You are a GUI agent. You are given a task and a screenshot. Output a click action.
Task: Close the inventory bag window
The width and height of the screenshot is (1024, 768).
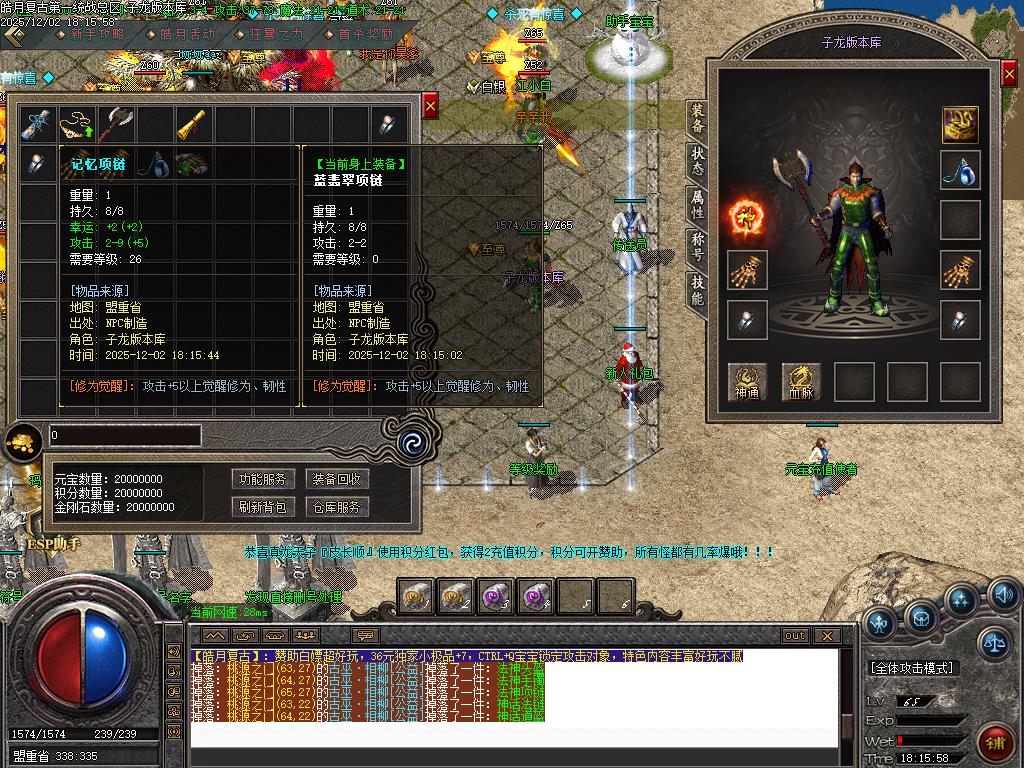(430, 105)
